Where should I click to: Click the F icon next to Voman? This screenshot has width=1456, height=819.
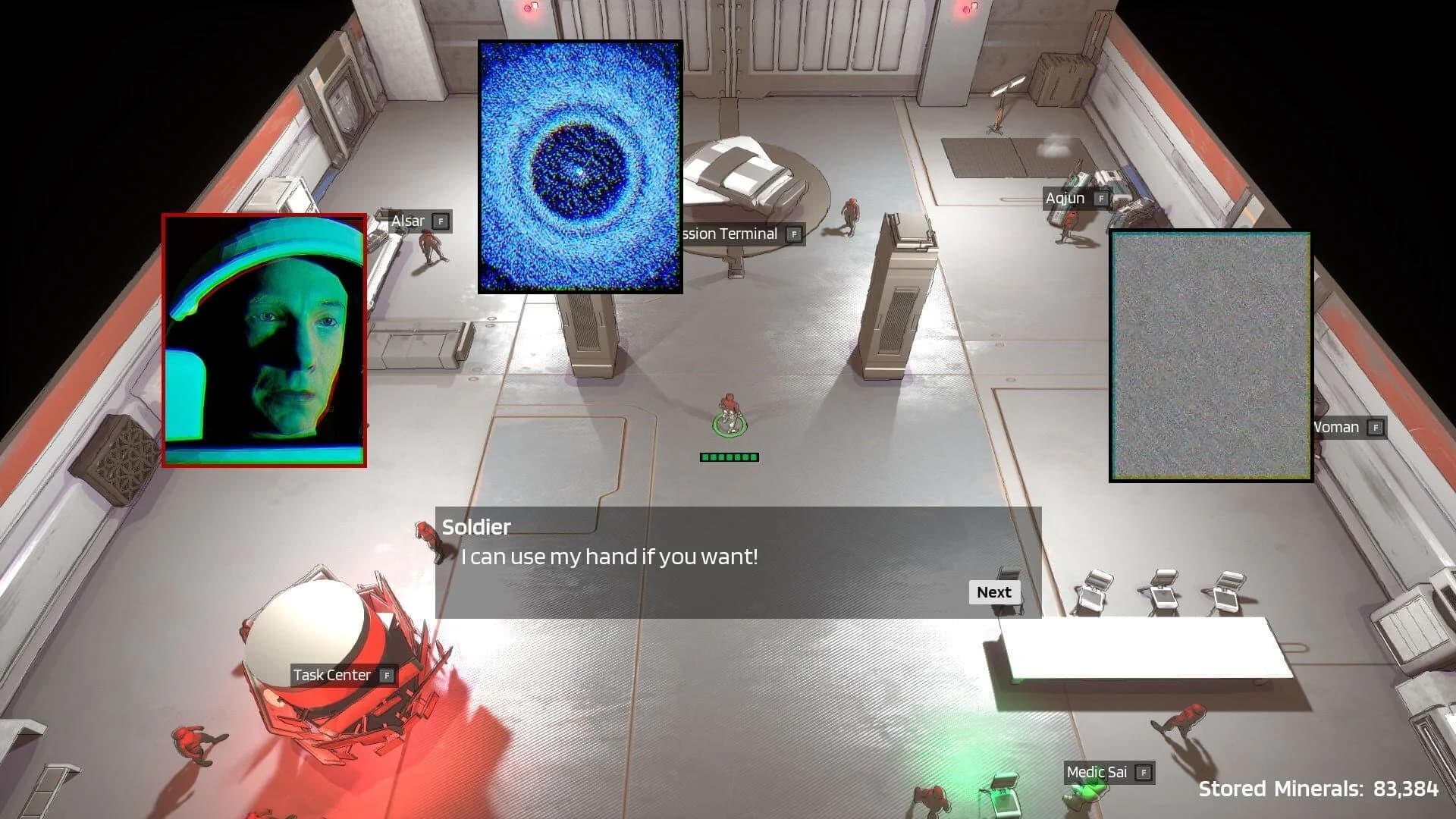[x=1373, y=427]
